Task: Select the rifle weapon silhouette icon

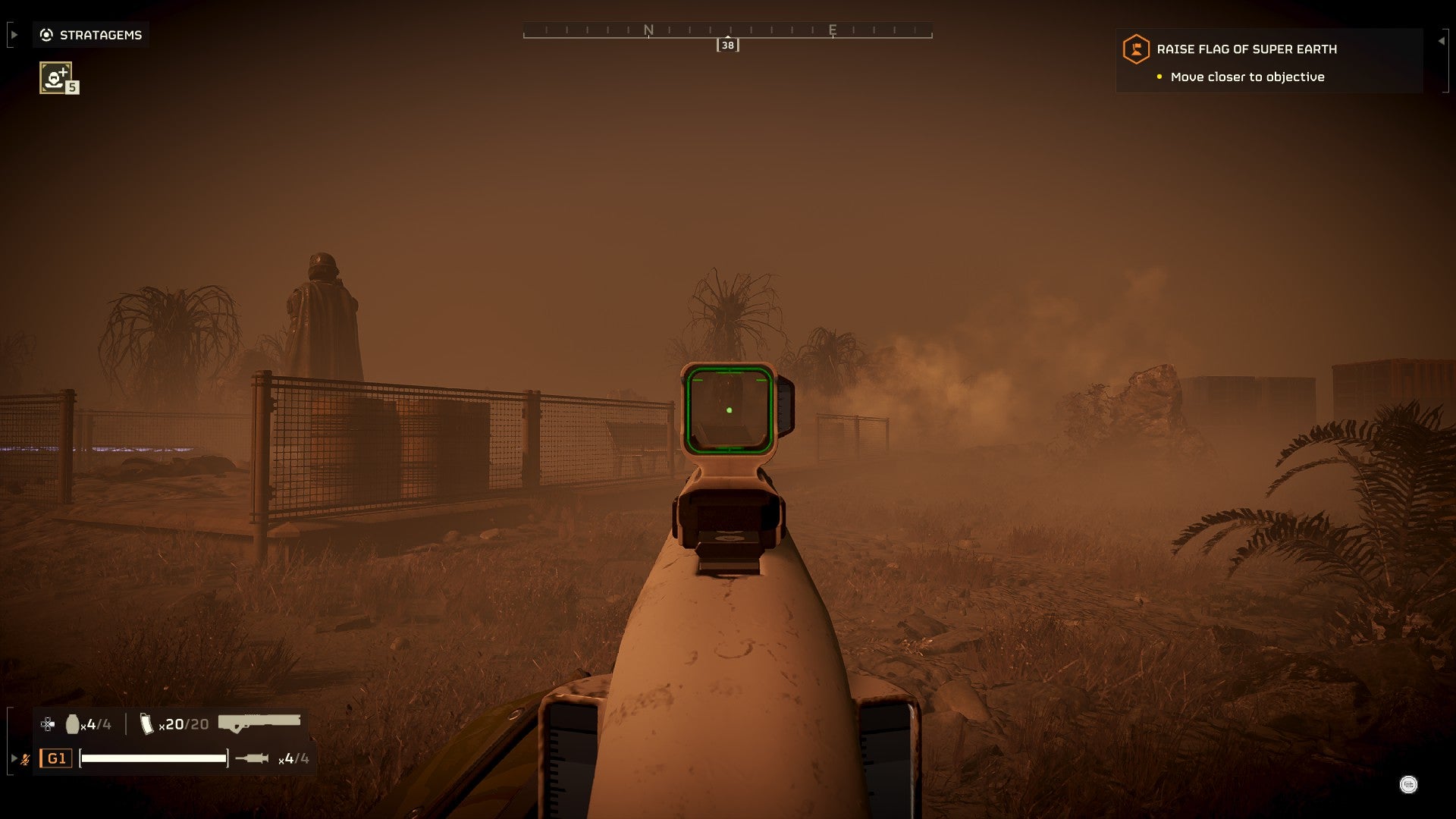Action: [x=258, y=723]
